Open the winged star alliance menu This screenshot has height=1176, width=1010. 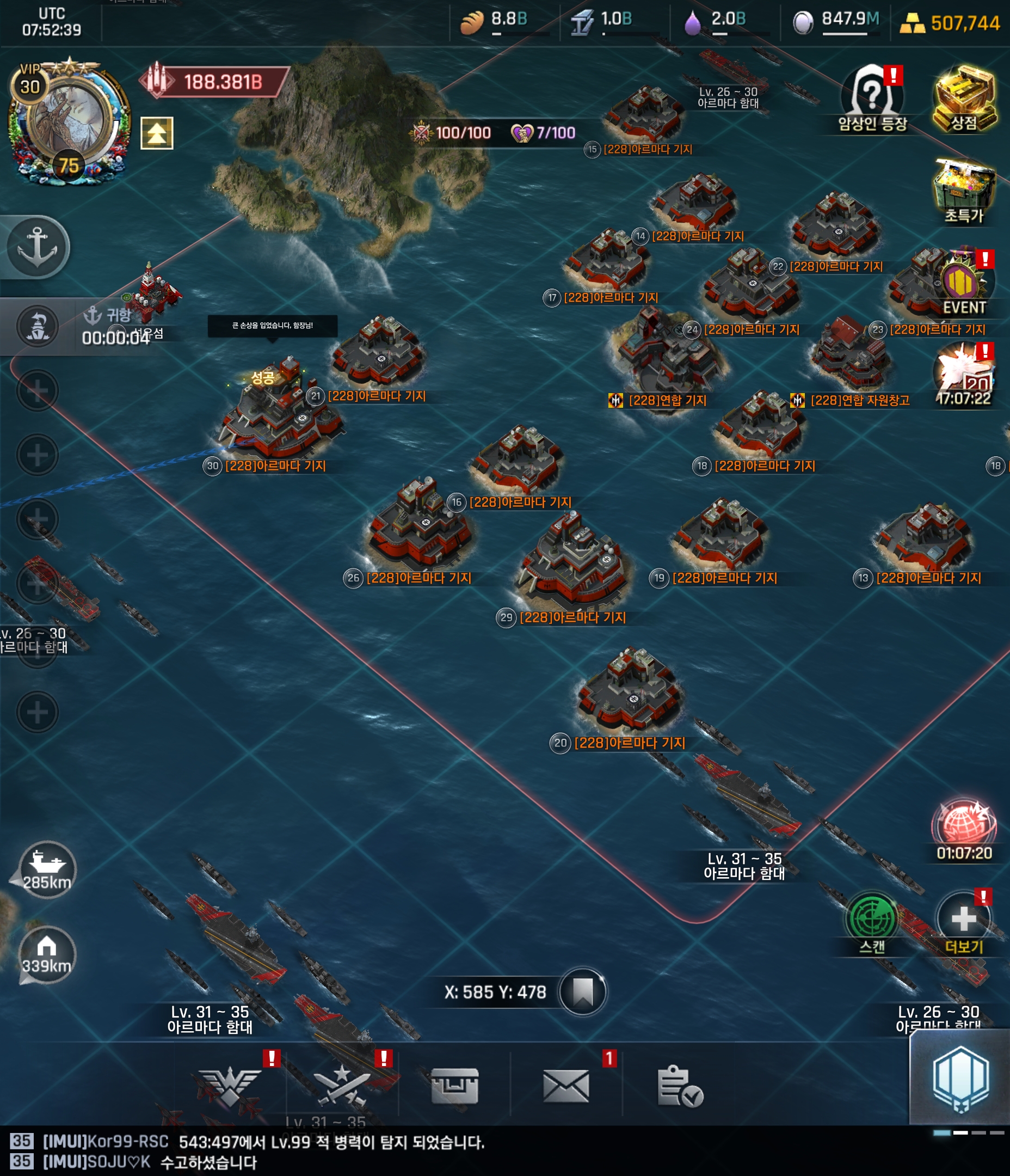[x=230, y=1085]
